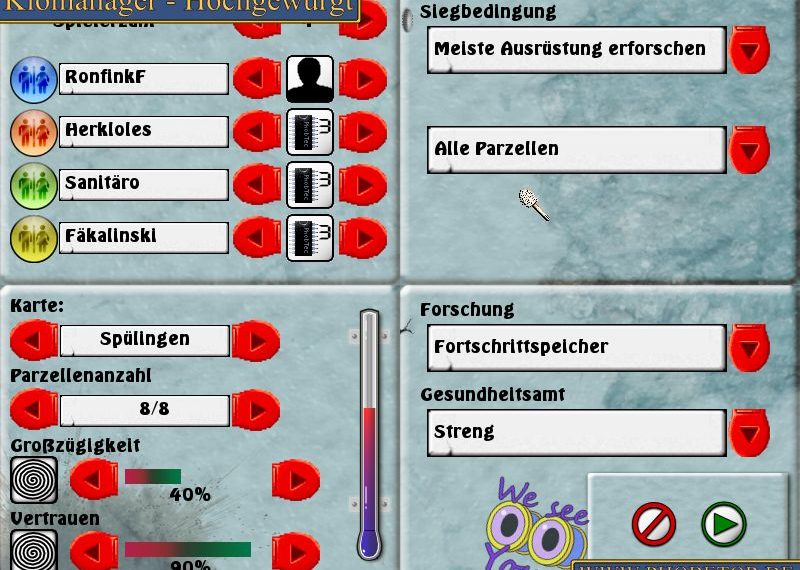Change Herkloles player type with right arrow
This screenshot has height=570, width=800.
coord(362,131)
